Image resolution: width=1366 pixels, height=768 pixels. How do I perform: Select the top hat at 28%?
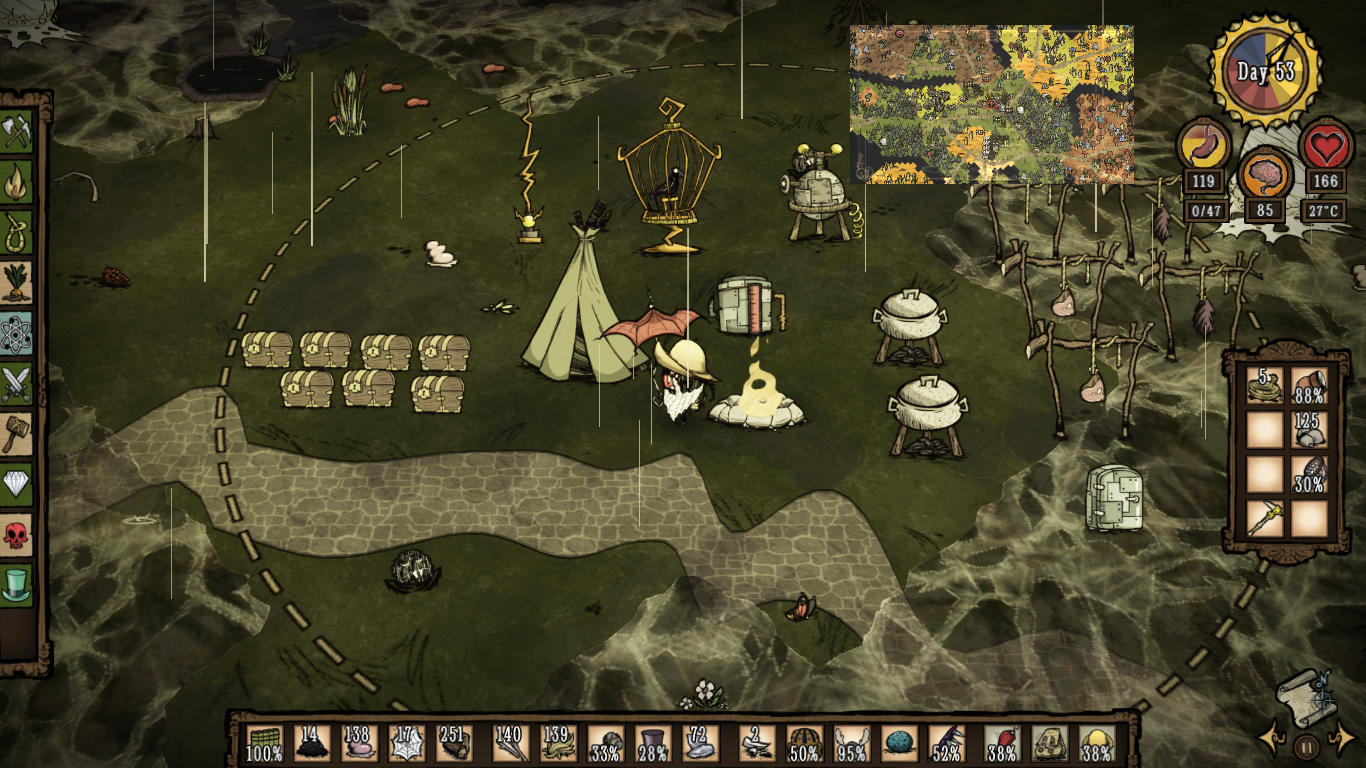coord(653,744)
